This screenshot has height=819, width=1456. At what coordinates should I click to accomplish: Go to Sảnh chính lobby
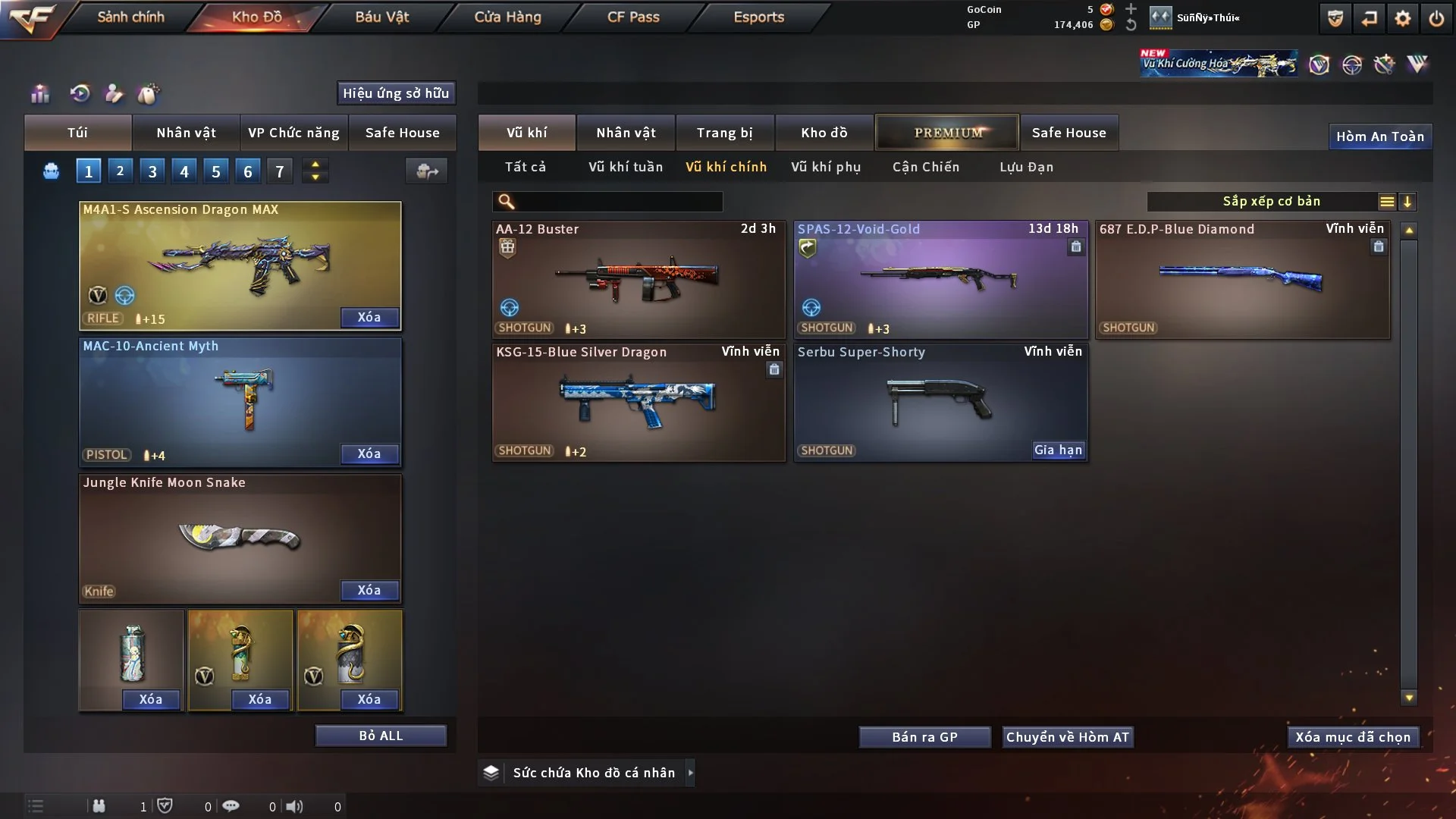click(x=130, y=17)
